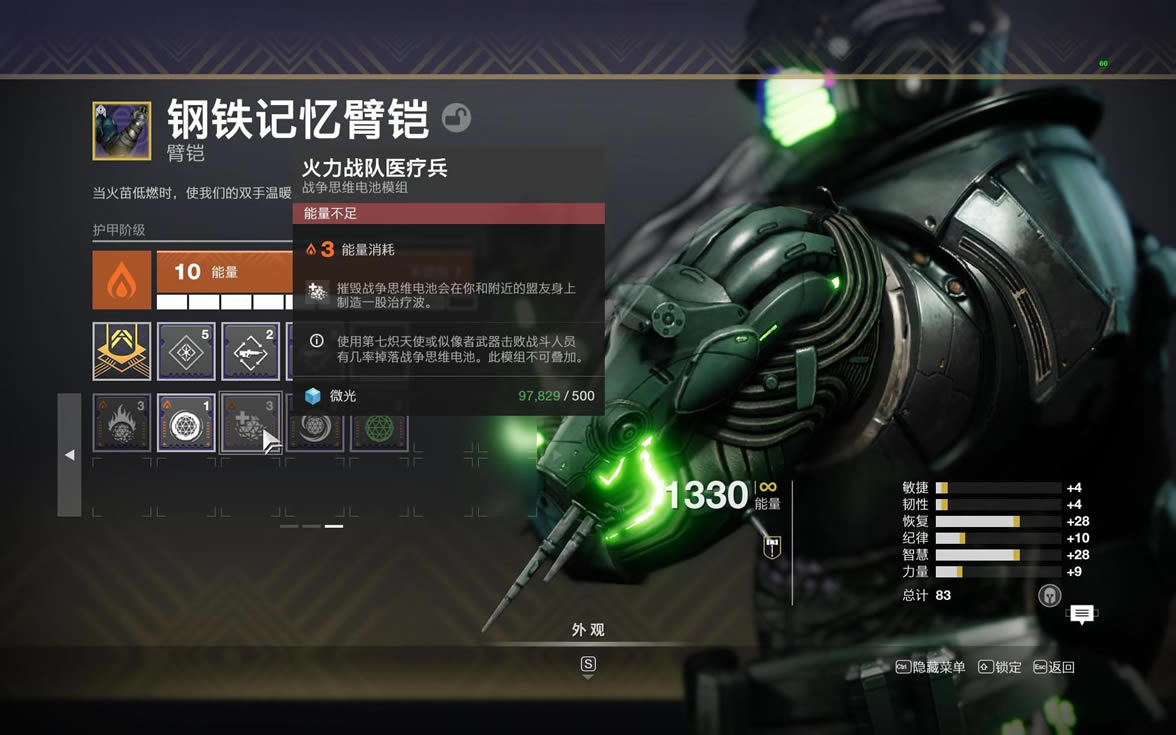Screen dimensions: 1176x735
Task: Click the 钢铁记忆臂铠 armor thumbnail
Action: coord(122,131)
